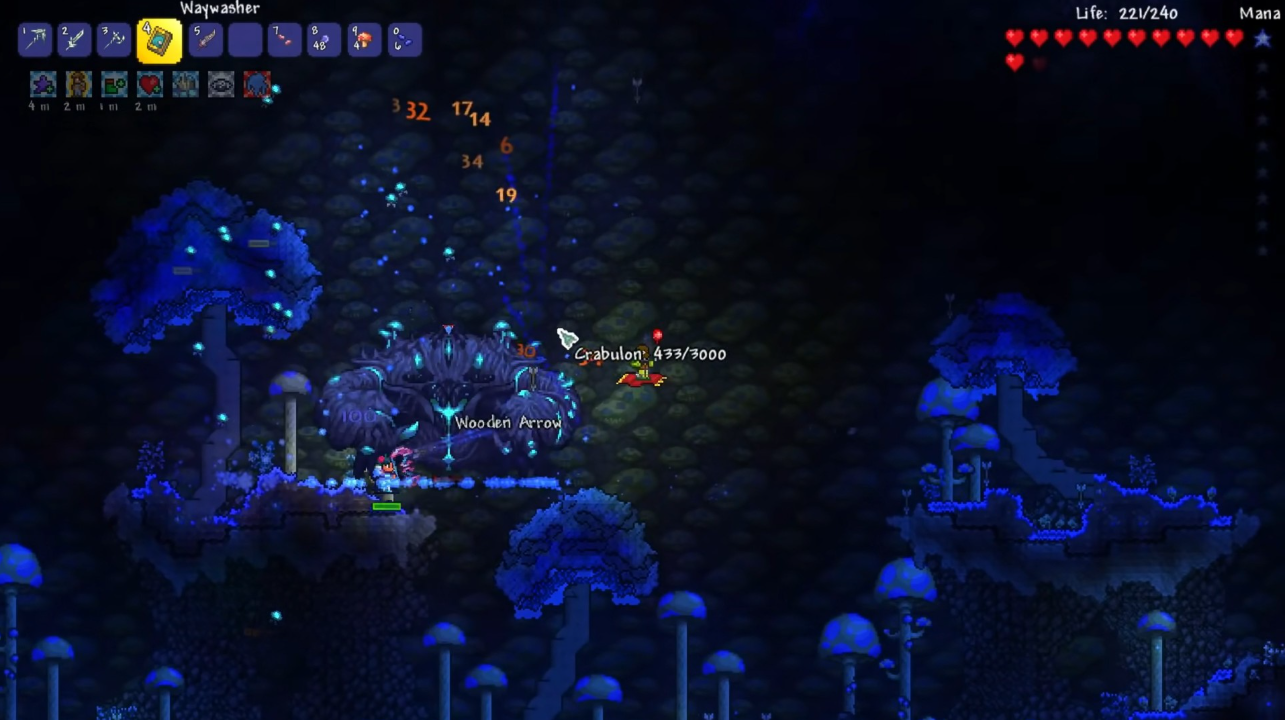Screen dimensions: 1285x720
Task: Click the red heart regeneration buff icon
Action: [149, 84]
